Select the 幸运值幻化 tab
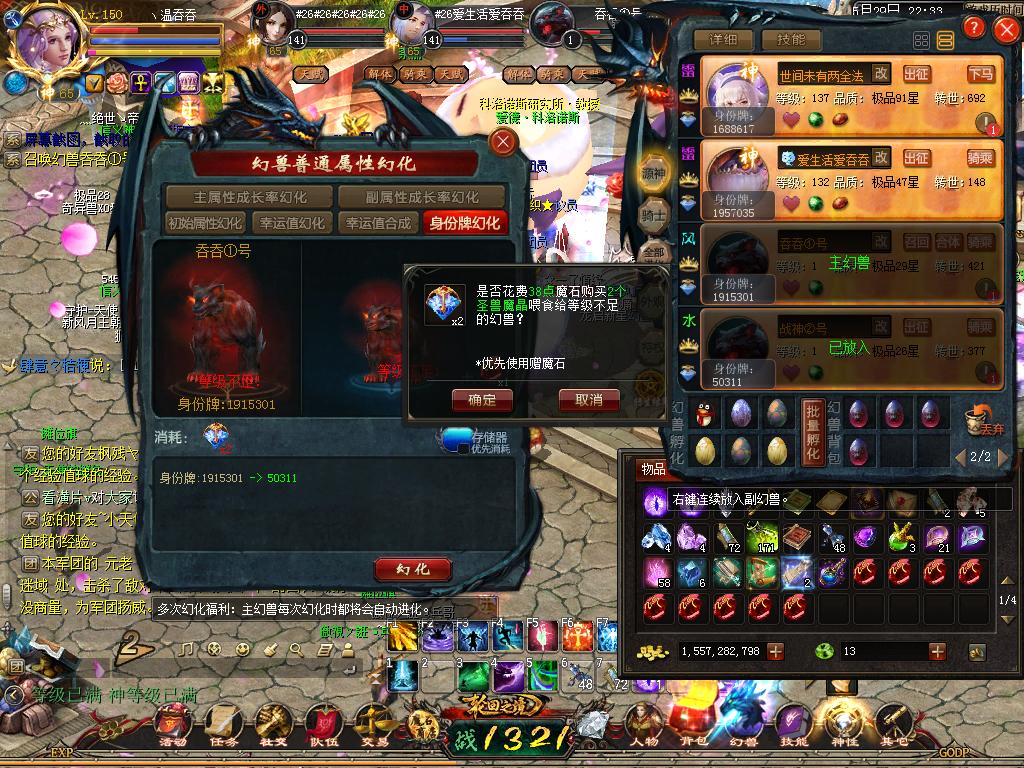Image resolution: width=1024 pixels, height=768 pixels. [x=291, y=223]
